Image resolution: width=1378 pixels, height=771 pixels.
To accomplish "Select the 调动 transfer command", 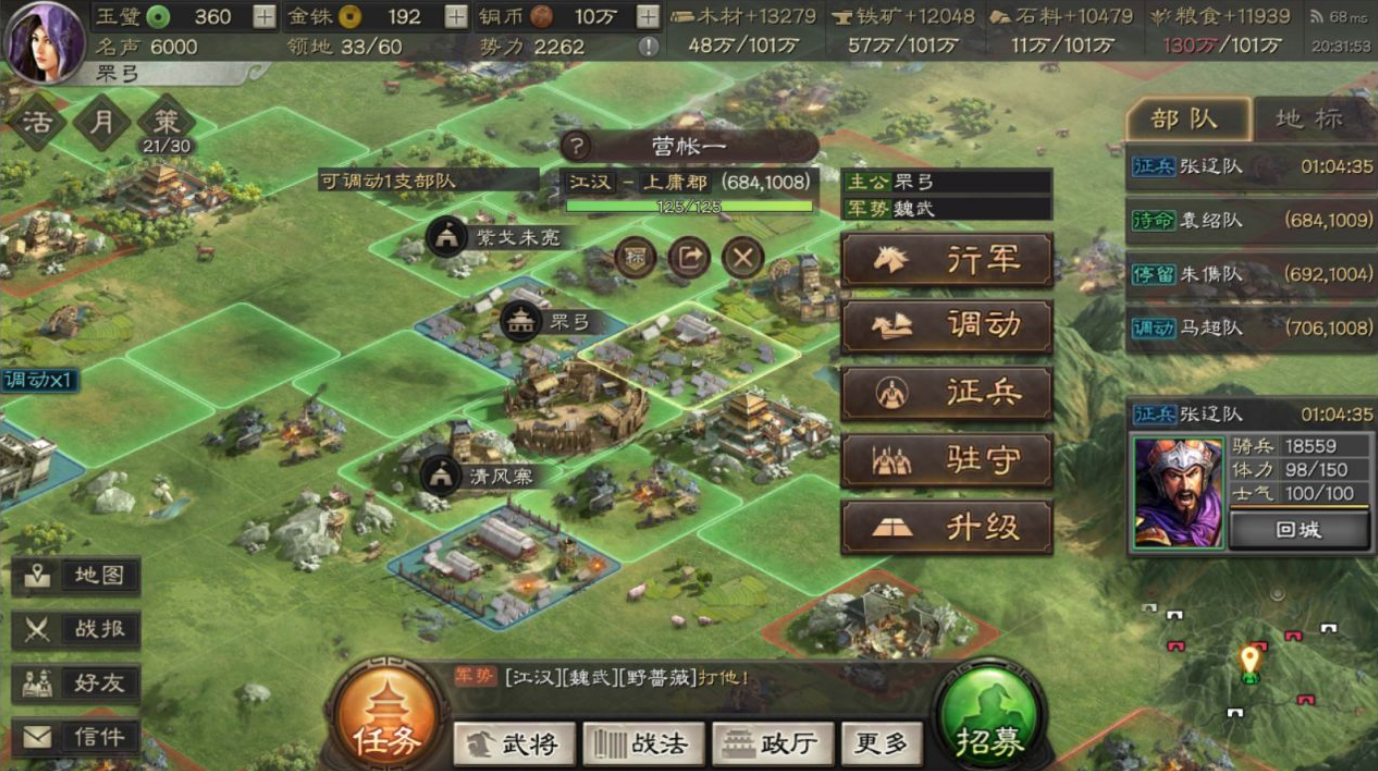I will (x=946, y=326).
